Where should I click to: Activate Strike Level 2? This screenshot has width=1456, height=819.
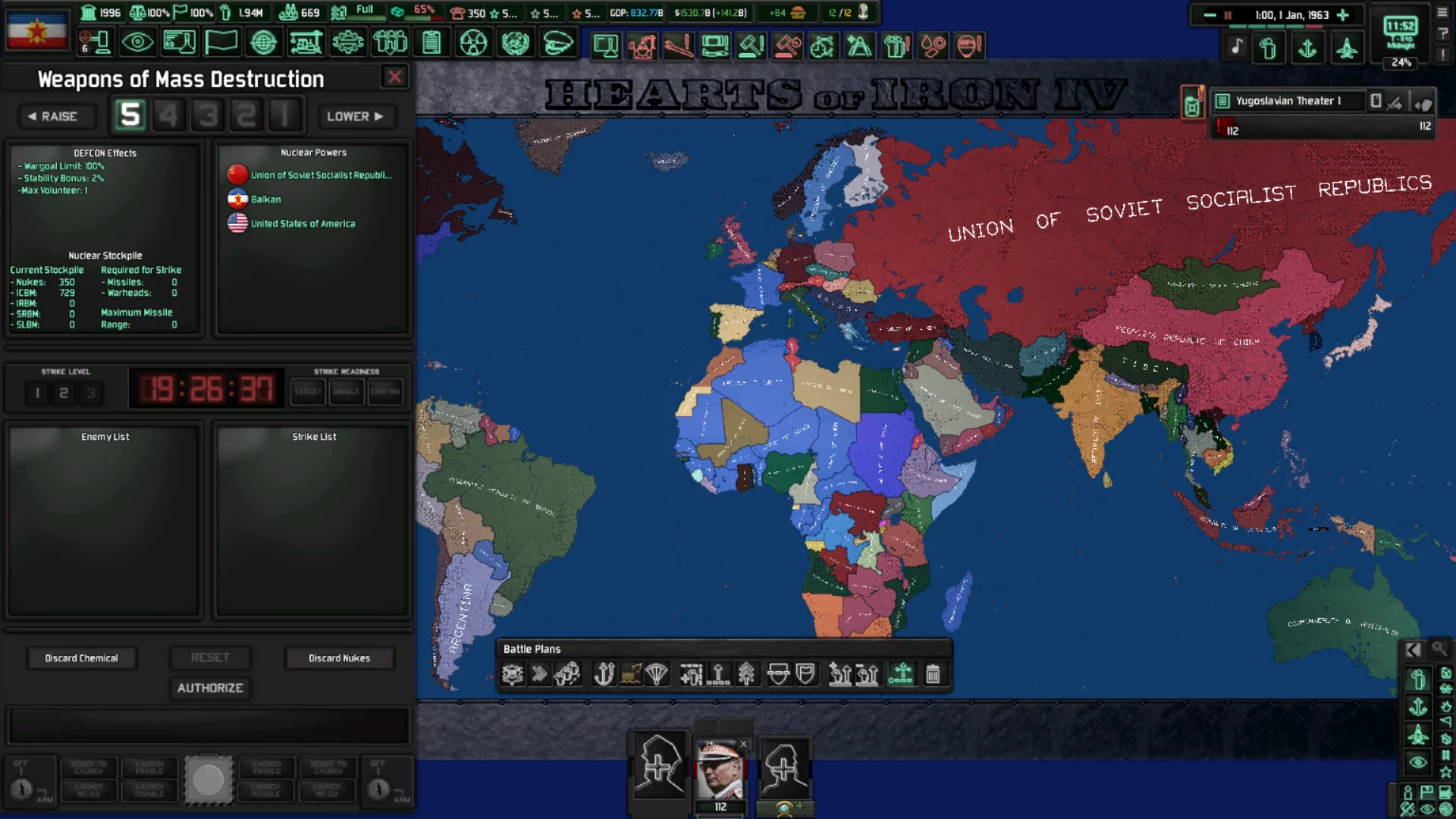(x=64, y=393)
